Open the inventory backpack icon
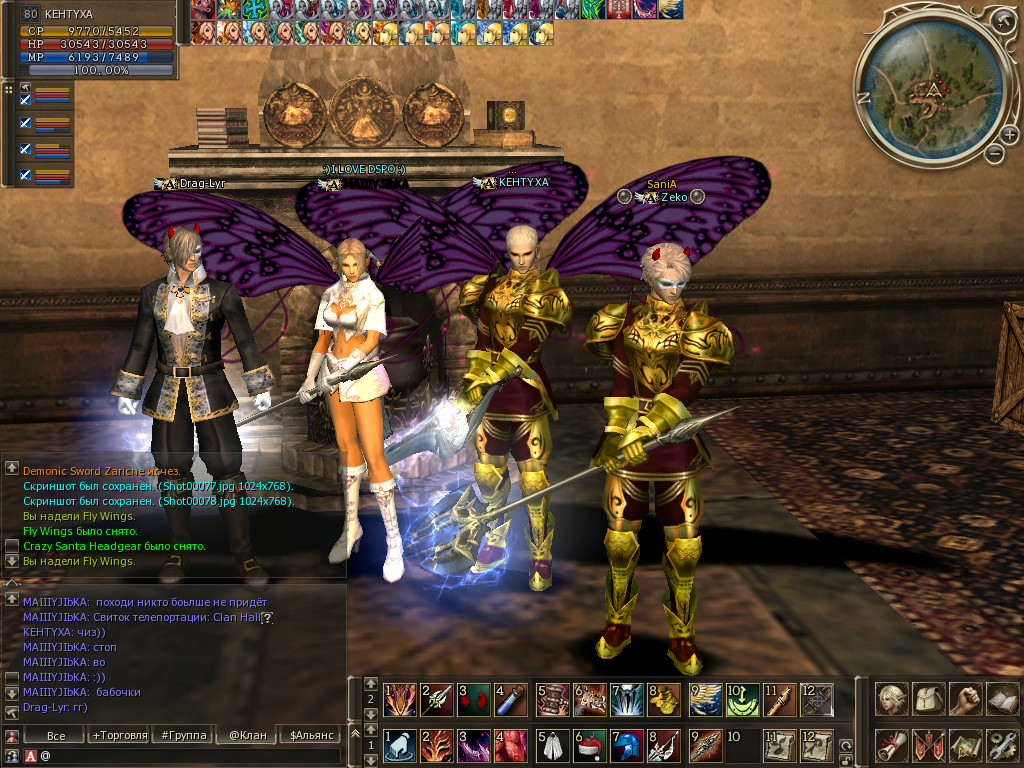The width and height of the screenshot is (1024, 768). (929, 698)
